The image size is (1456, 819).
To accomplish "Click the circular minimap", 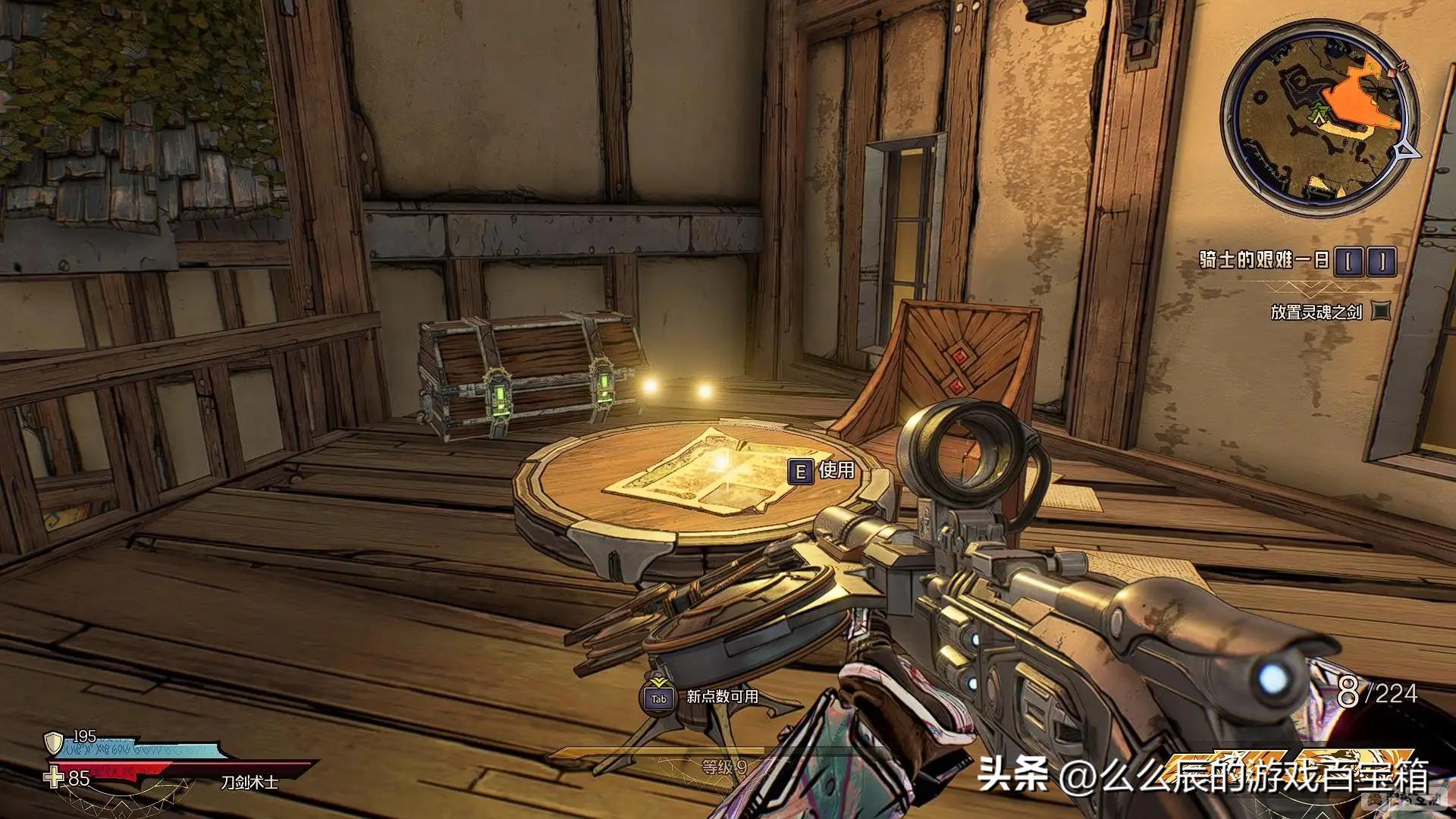I will pos(1318,118).
